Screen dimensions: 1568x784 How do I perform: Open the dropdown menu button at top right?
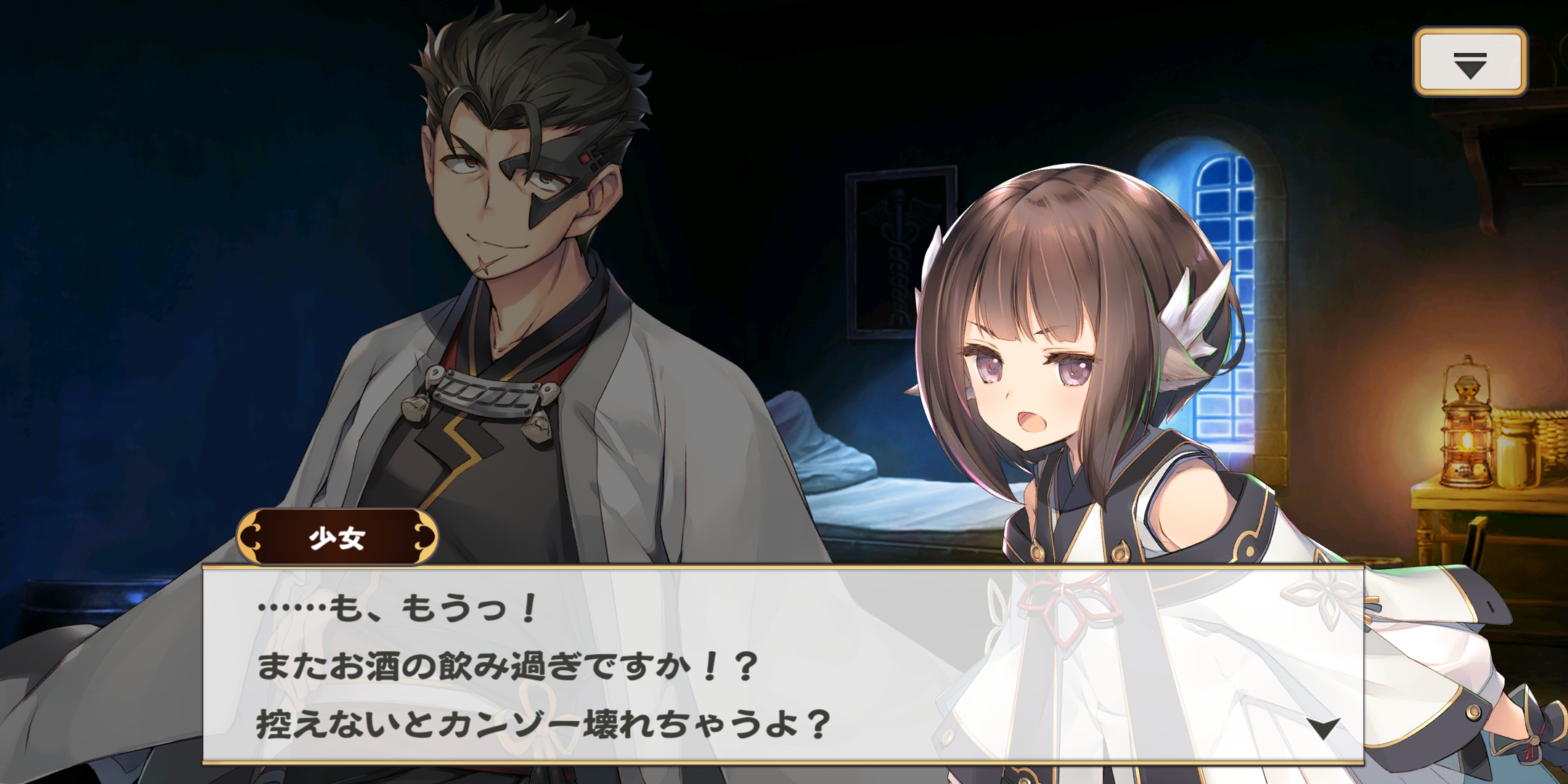[x=1470, y=62]
